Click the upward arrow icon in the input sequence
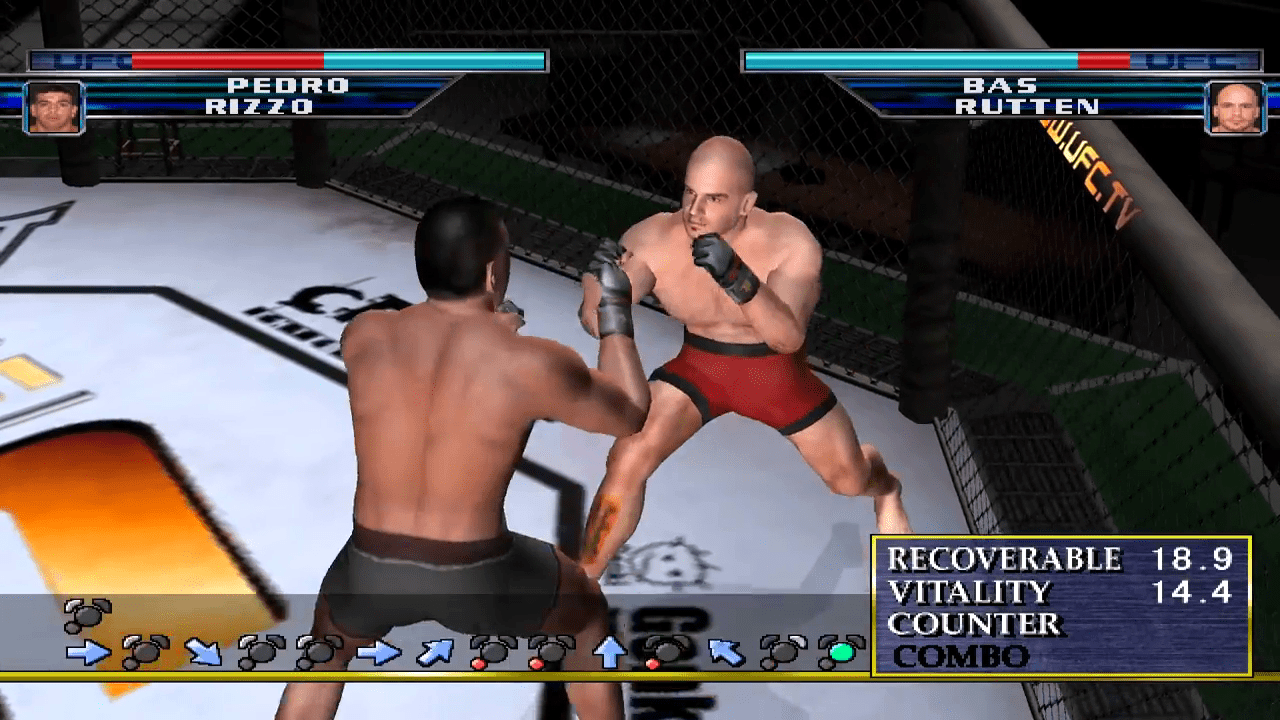This screenshot has width=1280, height=720. click(x=610, y=652)
